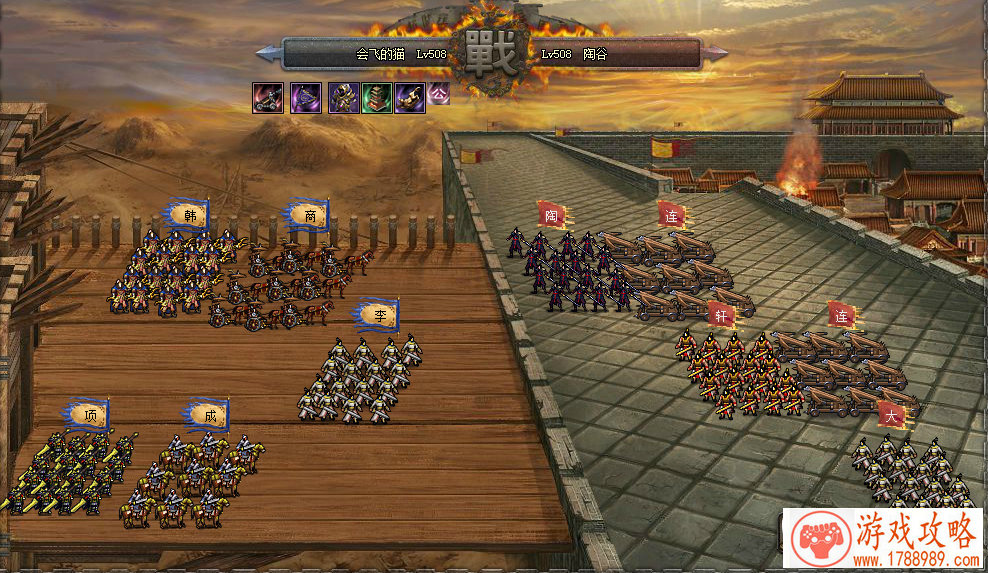988x573 pixels.
Task: Select opponent name 陶谷 in header
Action: (x=594, y=54)
